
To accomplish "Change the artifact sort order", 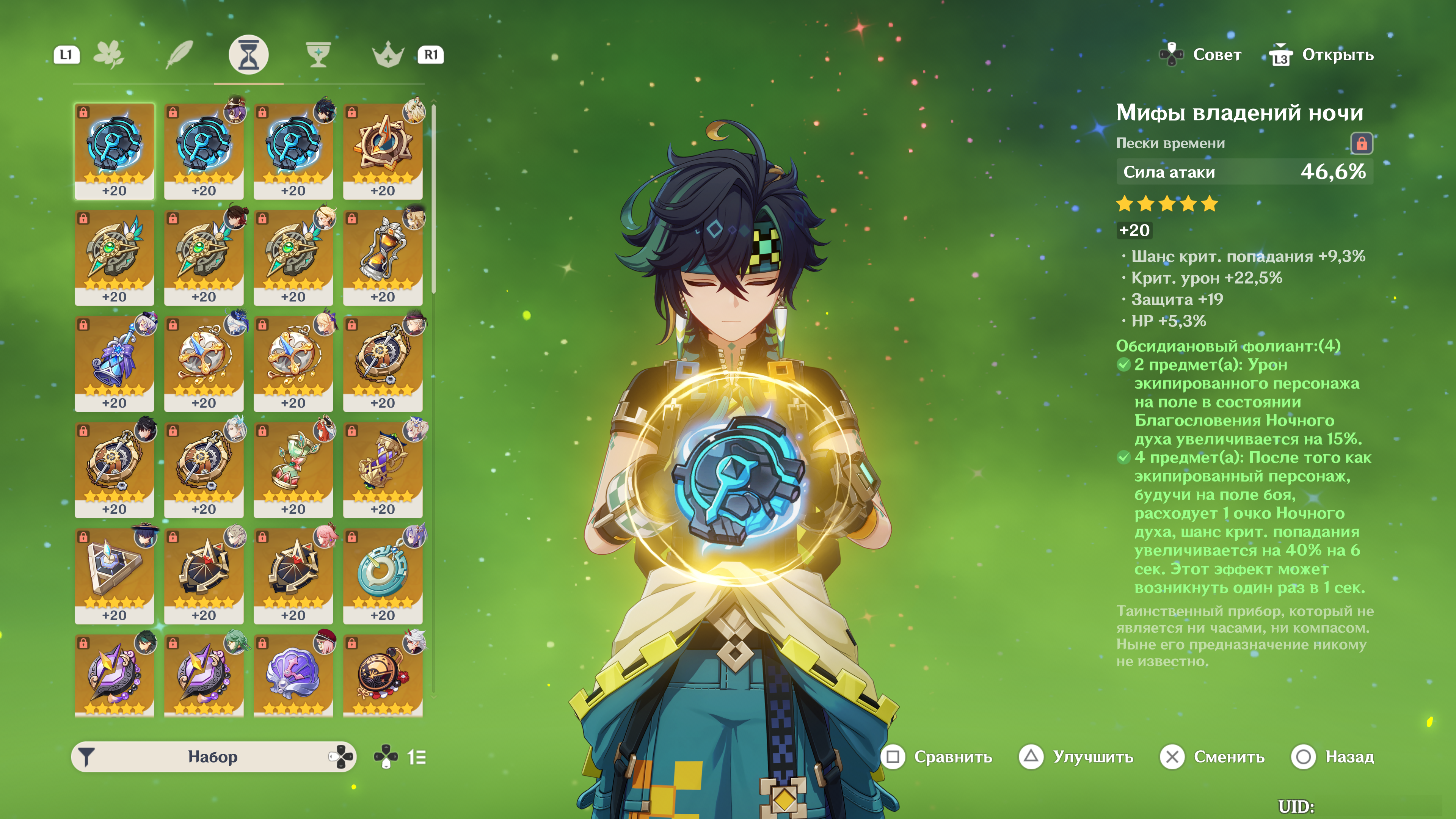I will pyautogui.click(x=417, y=757).
